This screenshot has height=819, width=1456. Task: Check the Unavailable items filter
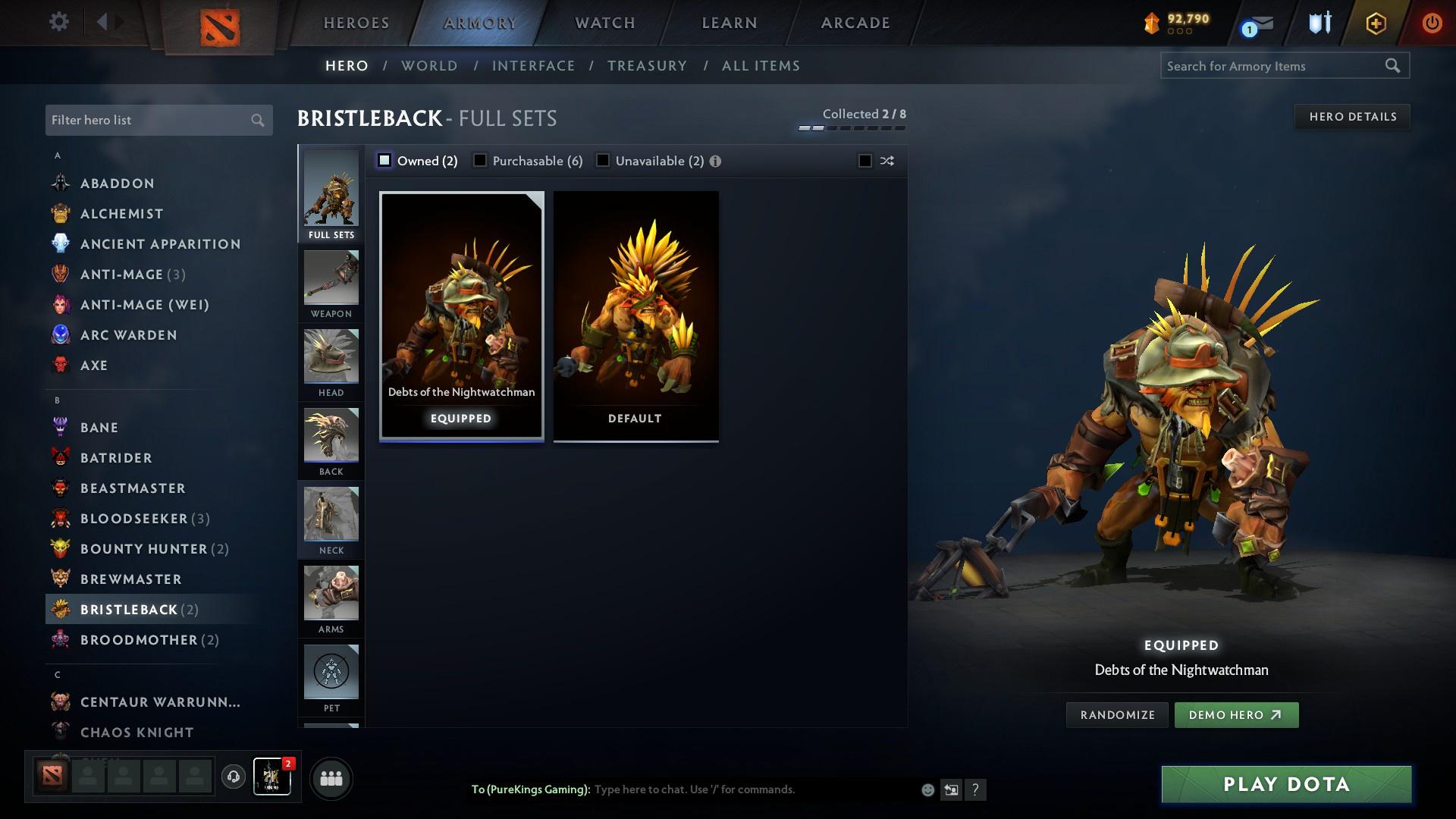pos(603,161)
